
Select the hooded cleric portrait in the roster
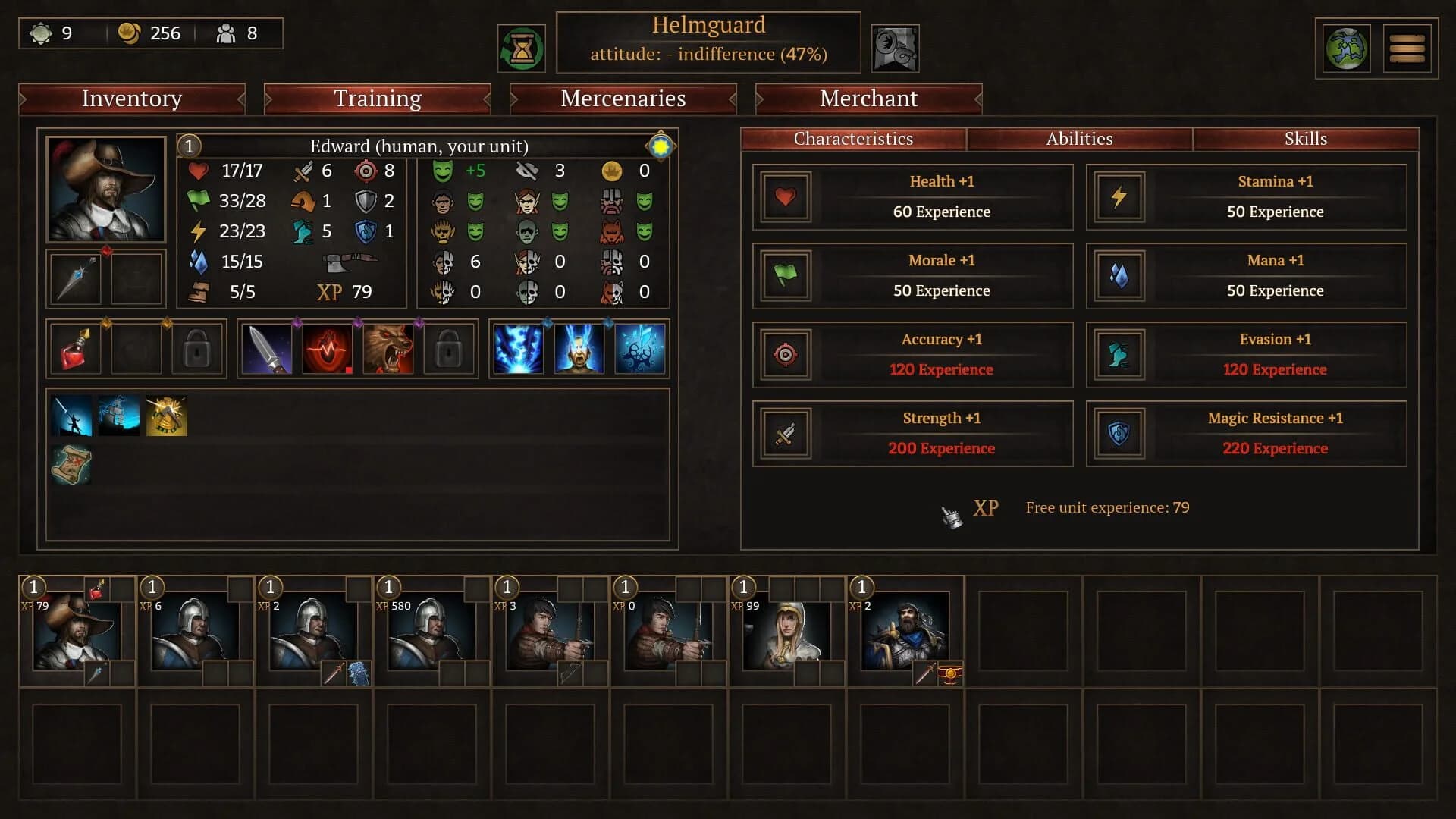point(789,637)
